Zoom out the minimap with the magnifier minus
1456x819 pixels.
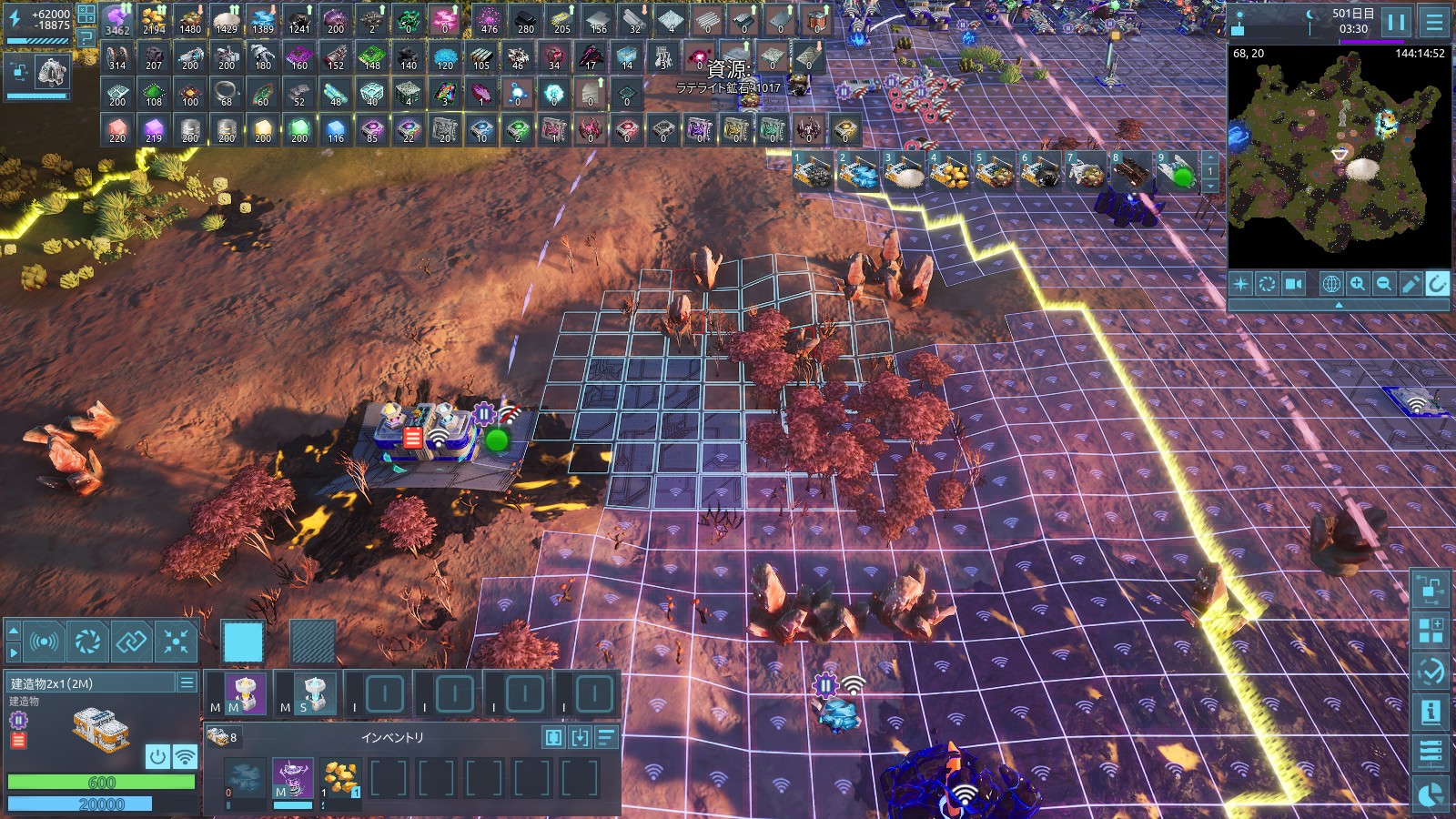tap(1384, 284)
